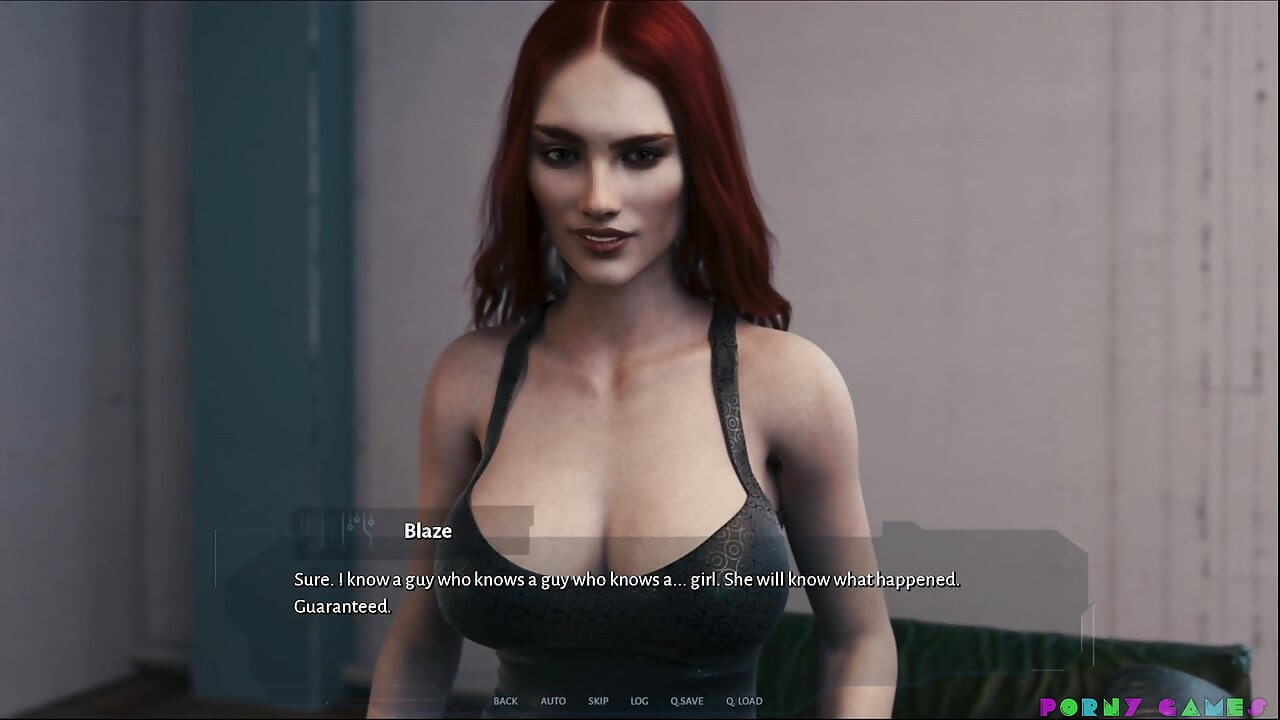Click the BACK option to rewind dialogue
1280x720 pixels.
(505, 701)
